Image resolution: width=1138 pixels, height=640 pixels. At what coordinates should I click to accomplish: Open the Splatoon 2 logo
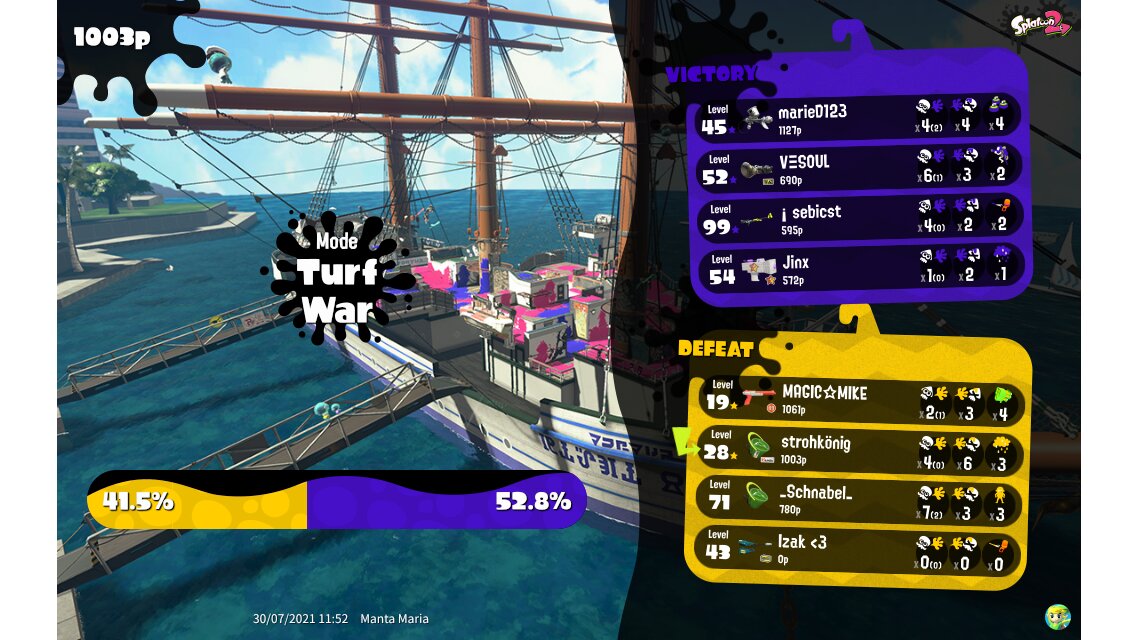(1041, 23)
